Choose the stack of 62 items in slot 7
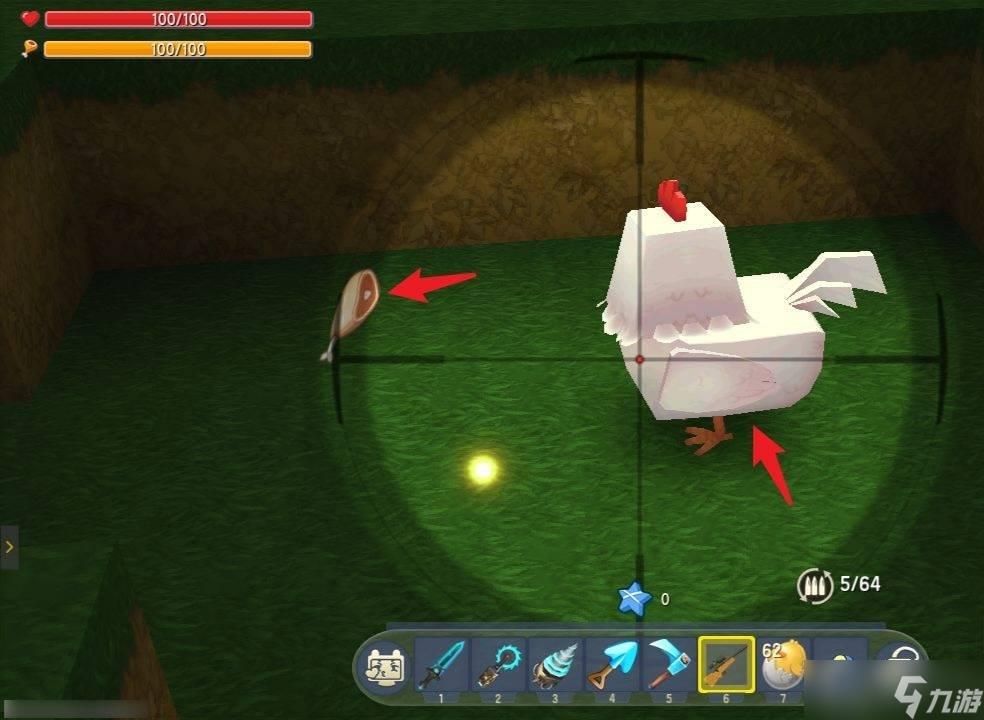This screenshot has height=720, width=984. (x=783, y=663)
